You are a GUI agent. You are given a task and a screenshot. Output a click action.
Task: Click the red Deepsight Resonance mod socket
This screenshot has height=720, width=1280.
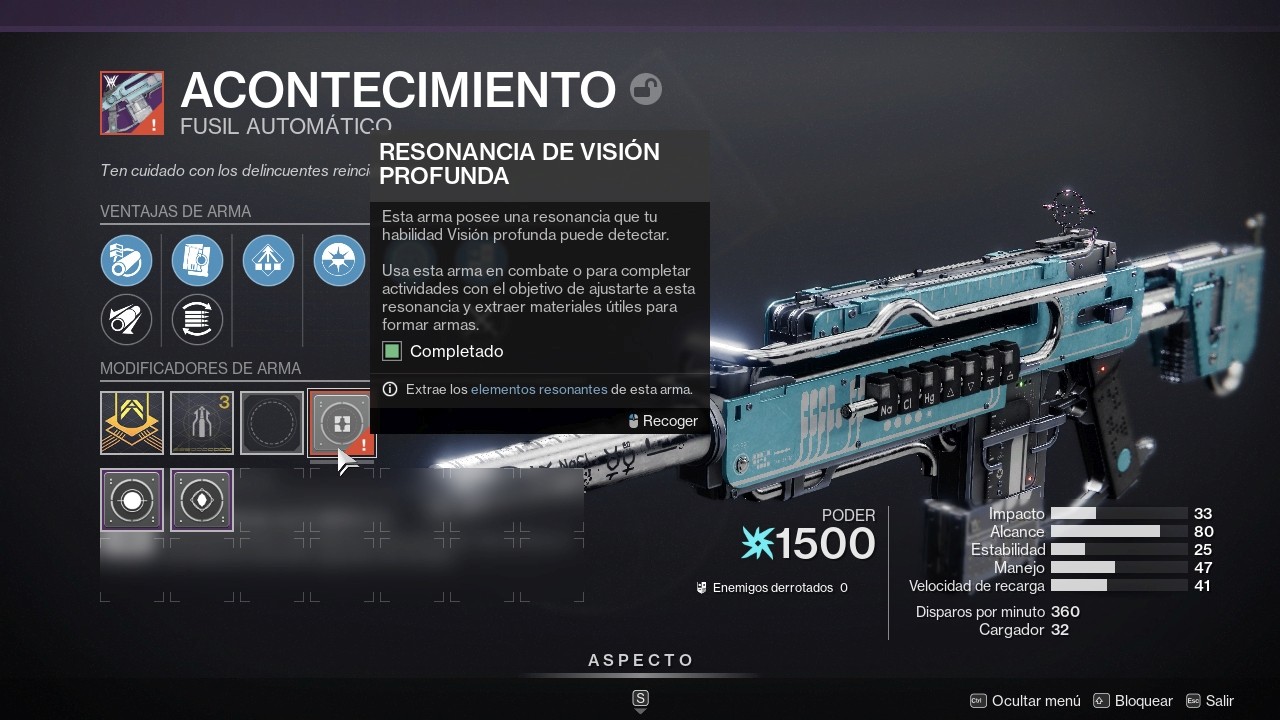341,422
